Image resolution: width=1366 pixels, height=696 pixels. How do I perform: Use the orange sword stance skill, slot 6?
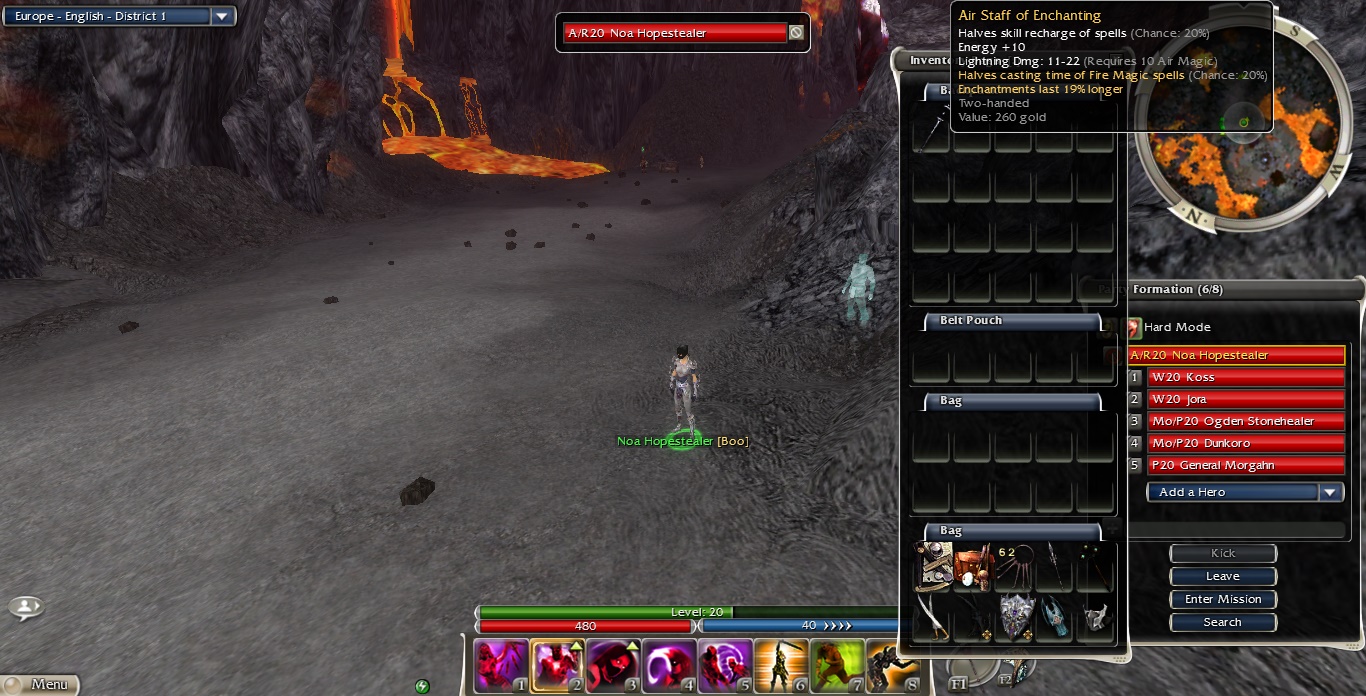click(781, 666)
